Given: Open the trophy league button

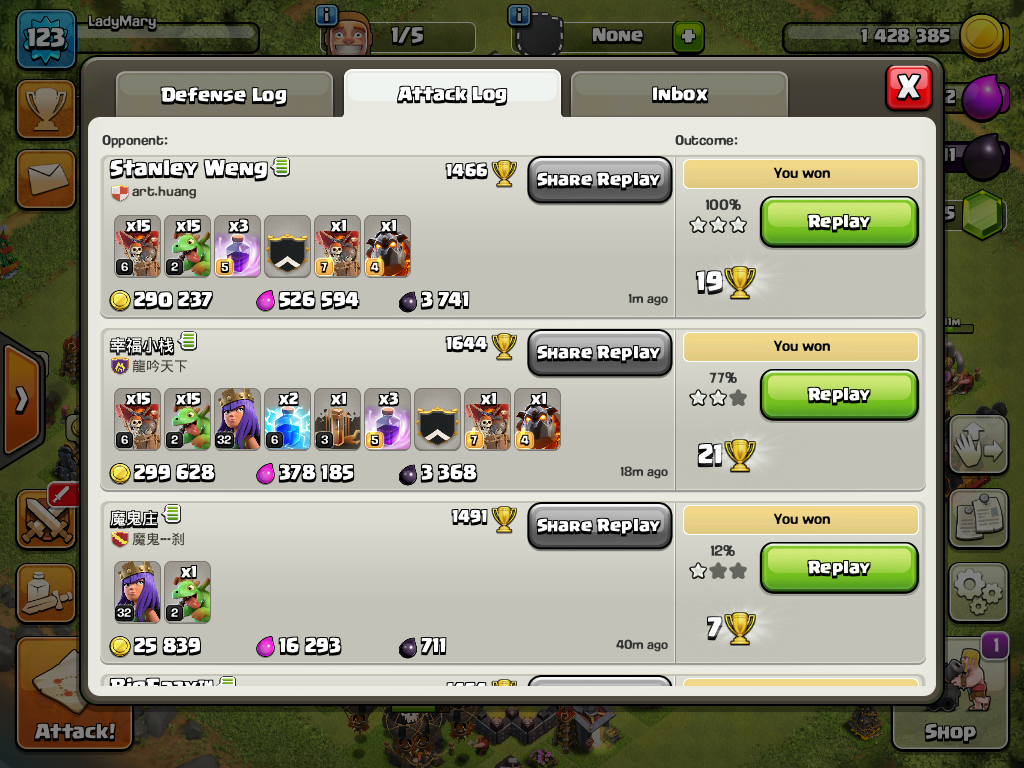Looking at the screenshot, I should [x=46, y=111].
